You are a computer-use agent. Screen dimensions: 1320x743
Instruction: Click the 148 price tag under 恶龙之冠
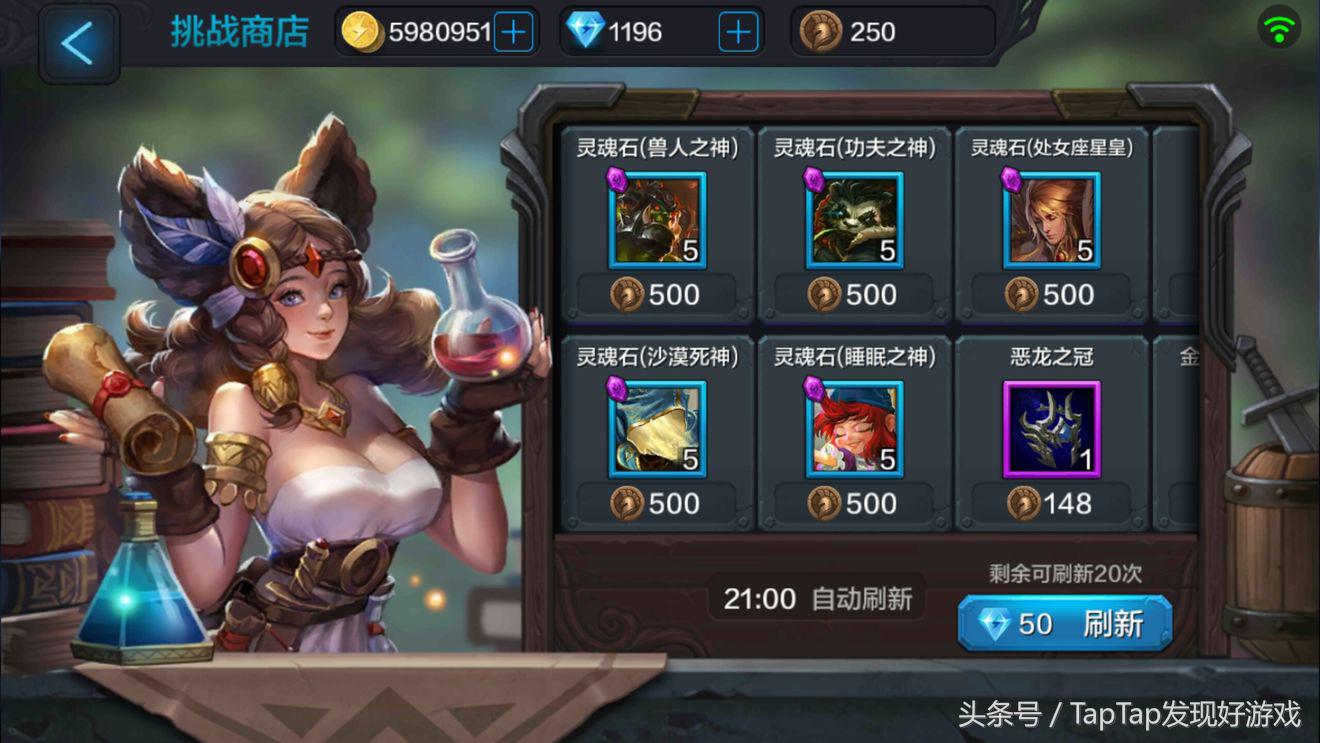point(1051,504)
